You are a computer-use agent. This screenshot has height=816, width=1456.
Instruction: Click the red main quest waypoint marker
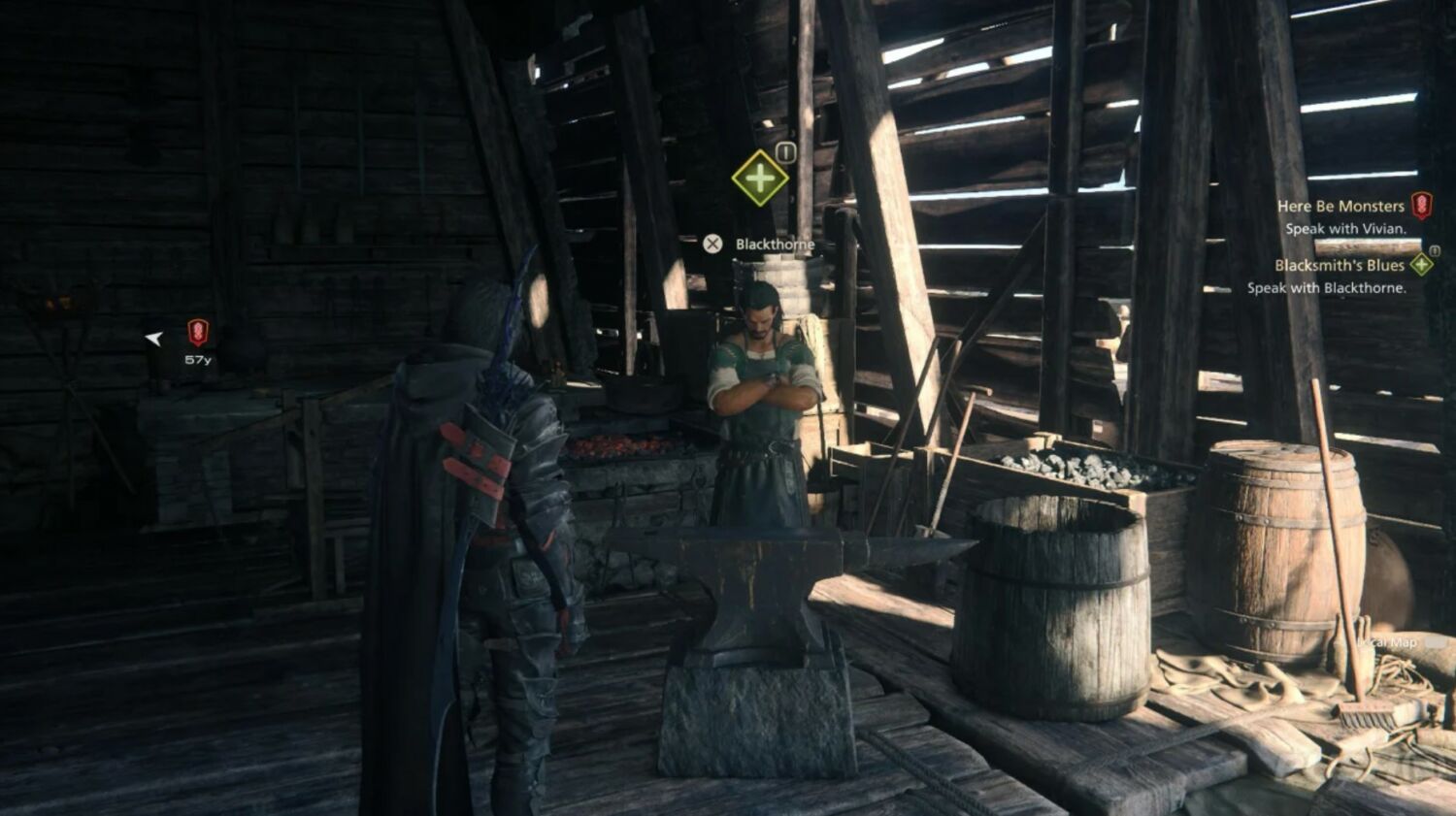click(197, 333)
